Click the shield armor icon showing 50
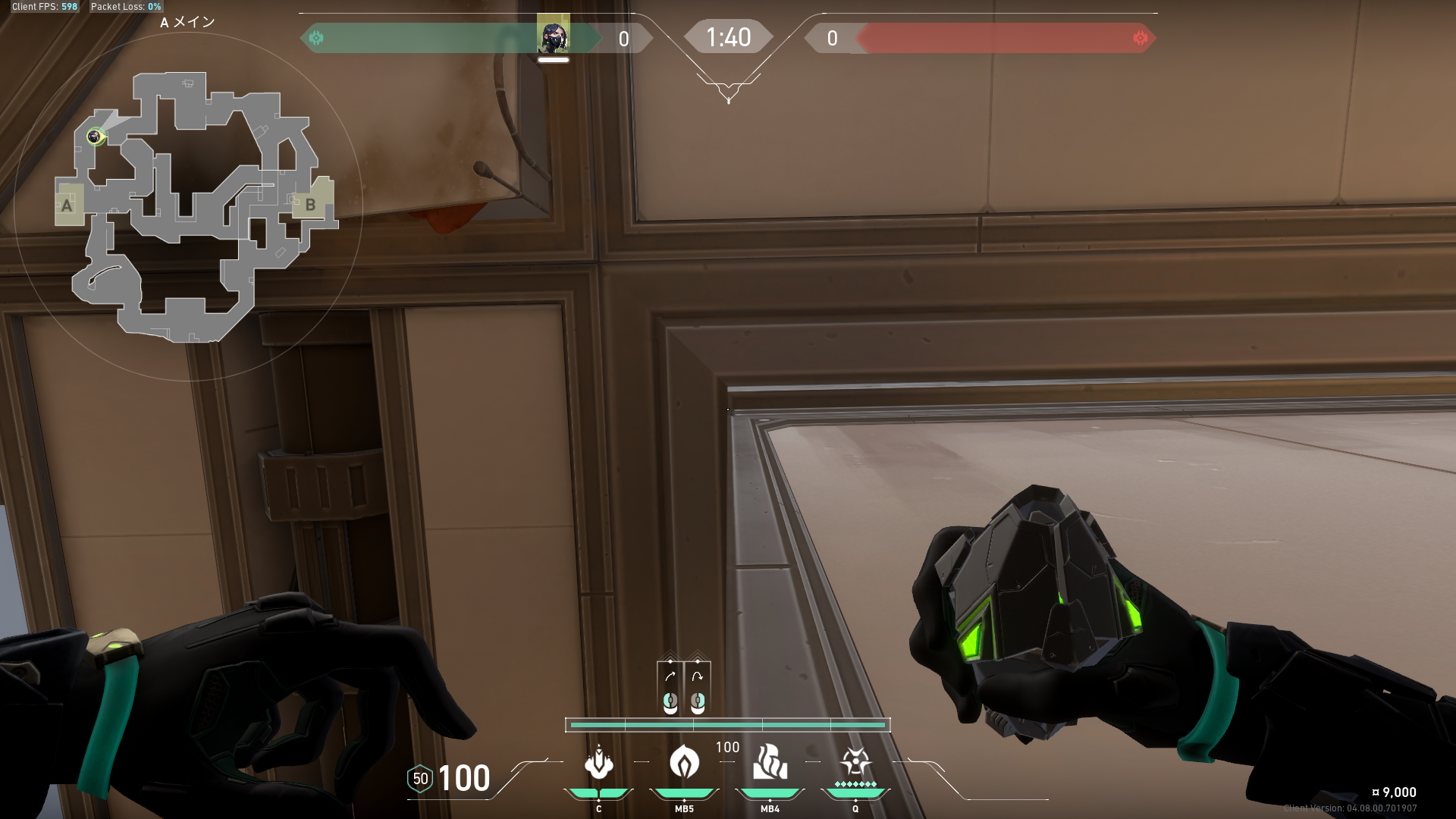This screenshot has height=819, width=1456. click(420, 779)
